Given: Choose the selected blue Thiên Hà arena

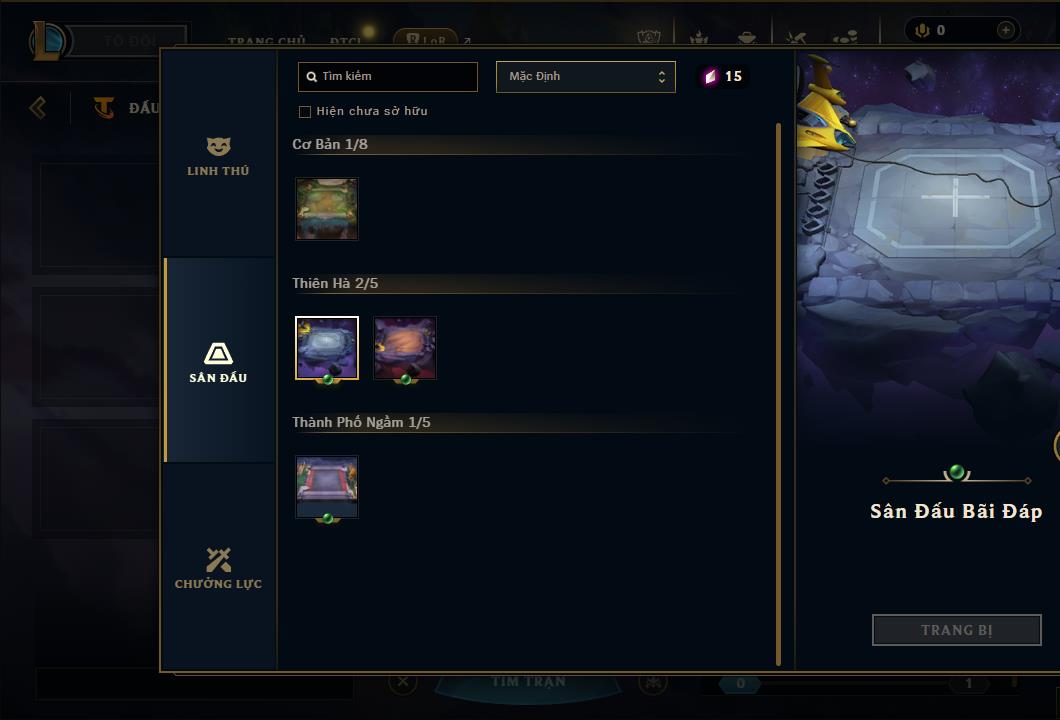Looking at the screenshot, I should 327,348.
